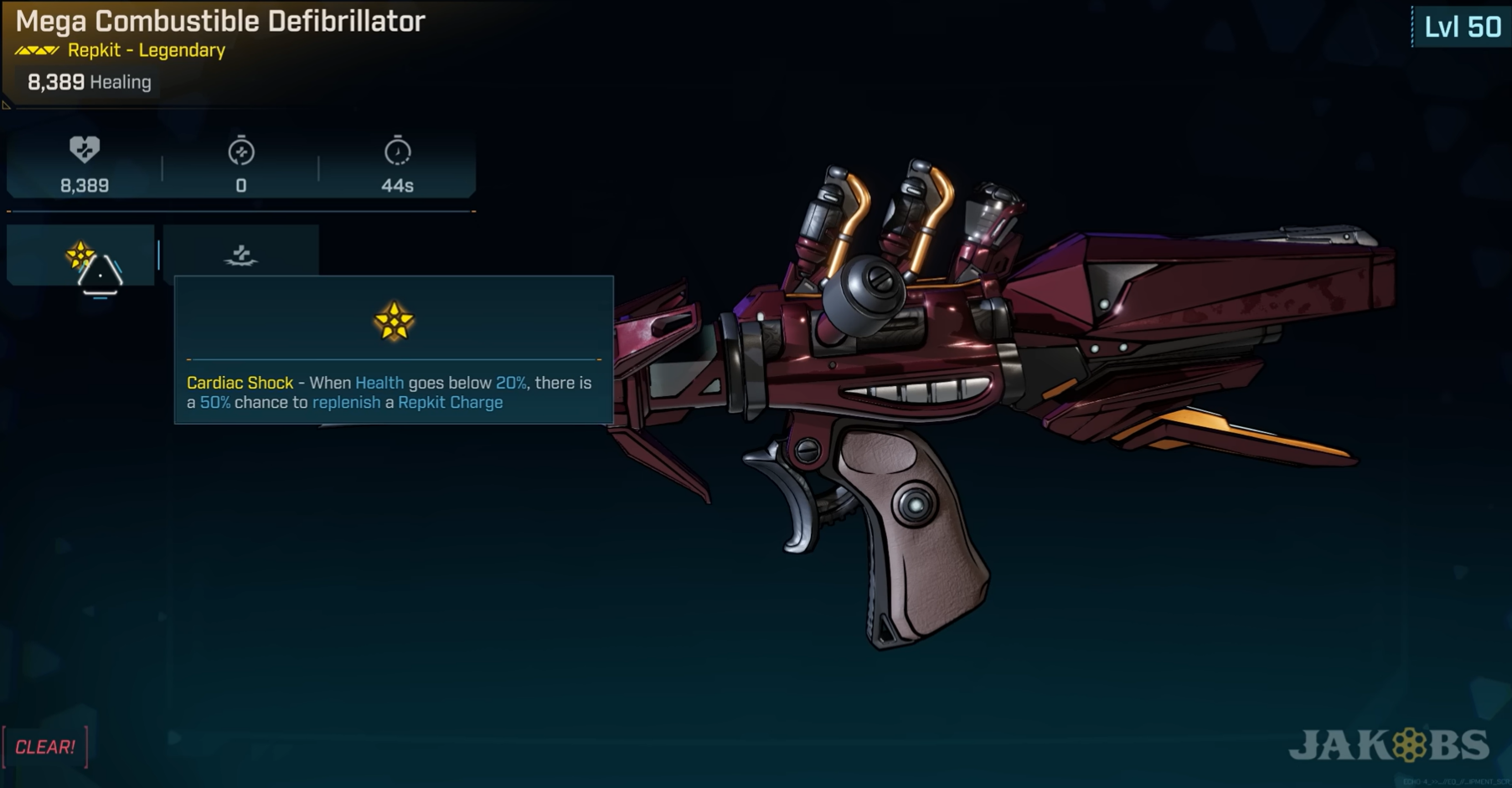
Task: Click the CLEAR! button
Action: tap(45, 747)
